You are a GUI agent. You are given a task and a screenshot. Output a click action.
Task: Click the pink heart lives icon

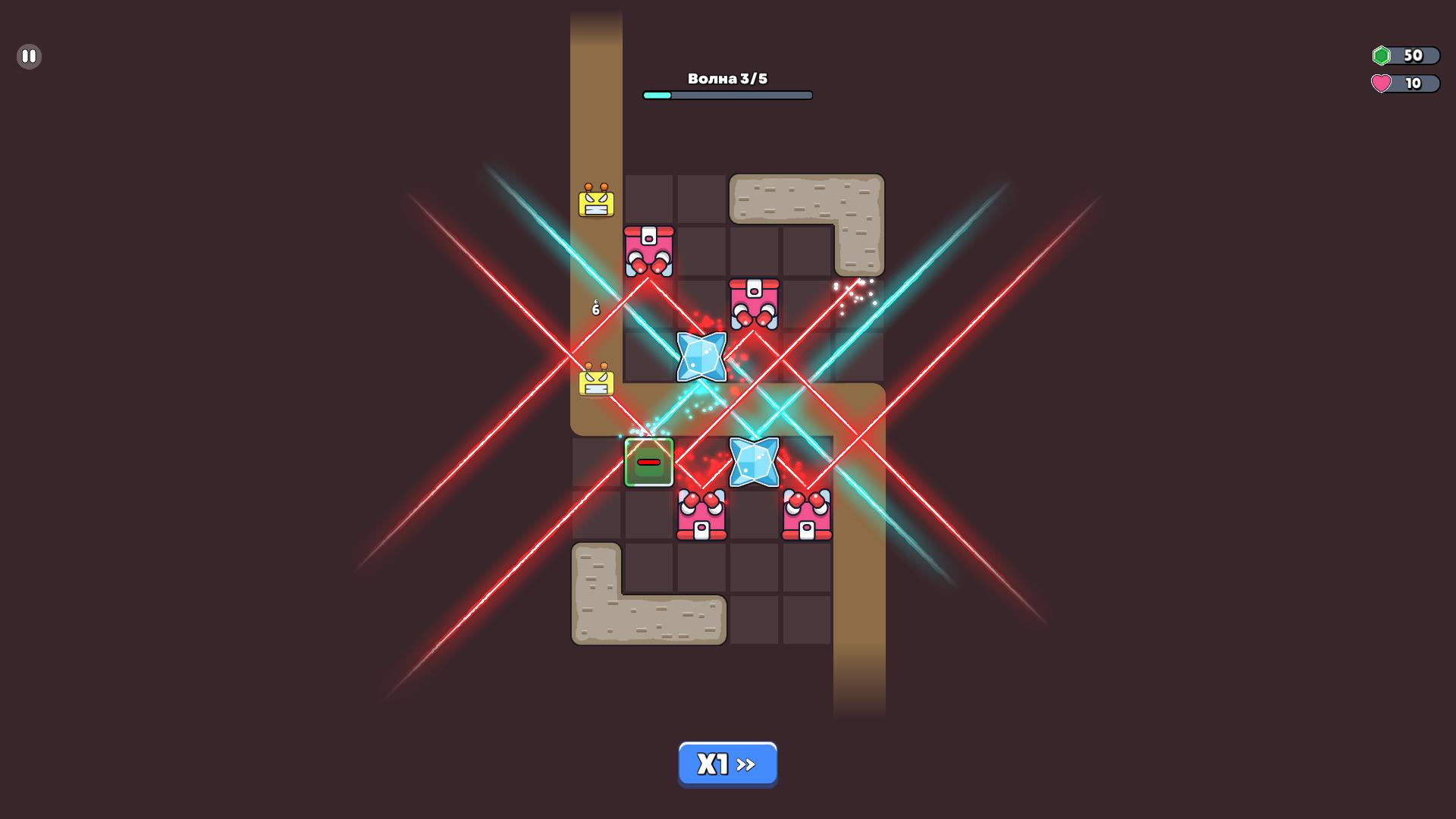[1382, 84]
